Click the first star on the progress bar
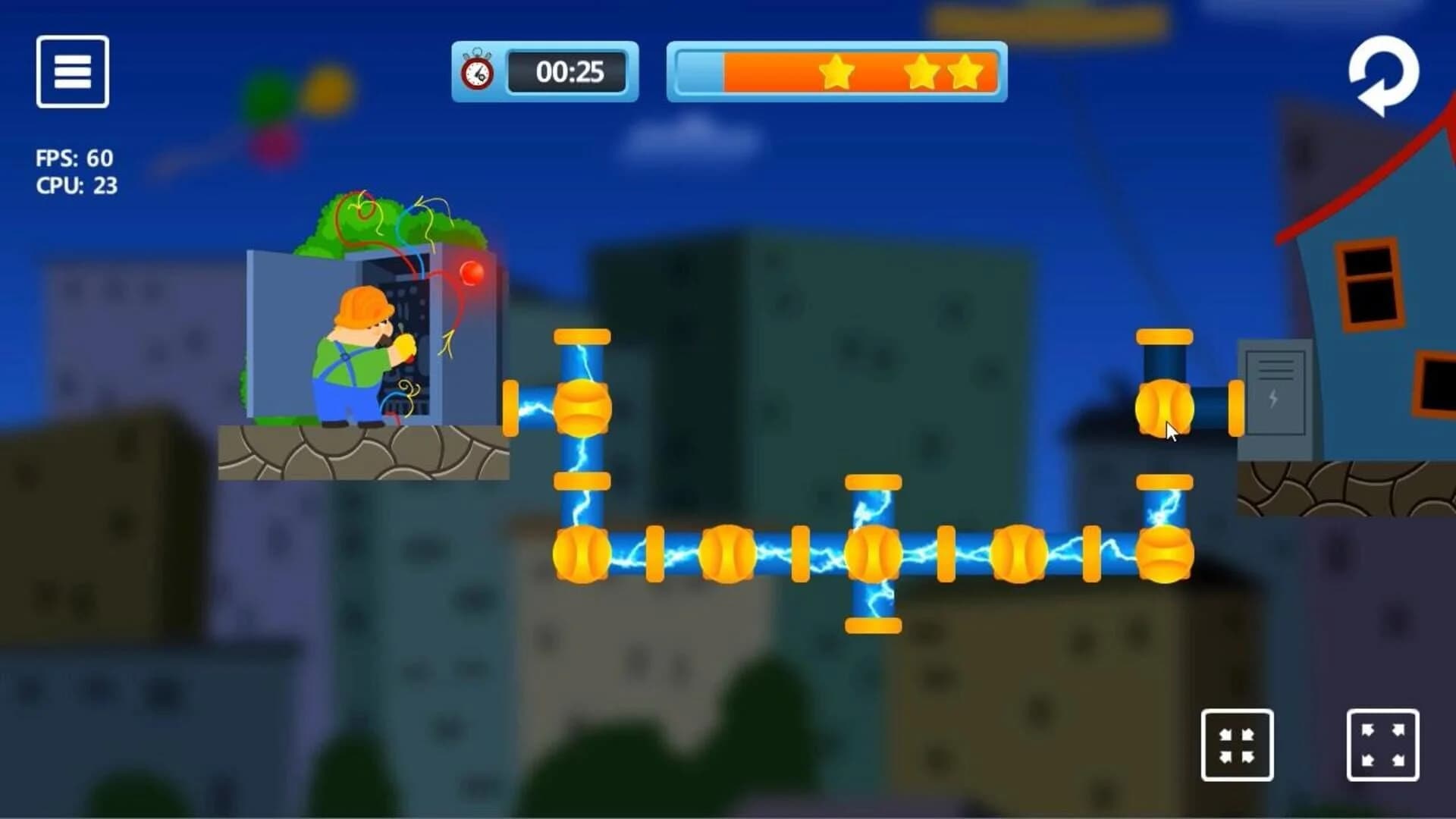The width and height of the screenshot is (1456, 819). click(x=837, y=72)
